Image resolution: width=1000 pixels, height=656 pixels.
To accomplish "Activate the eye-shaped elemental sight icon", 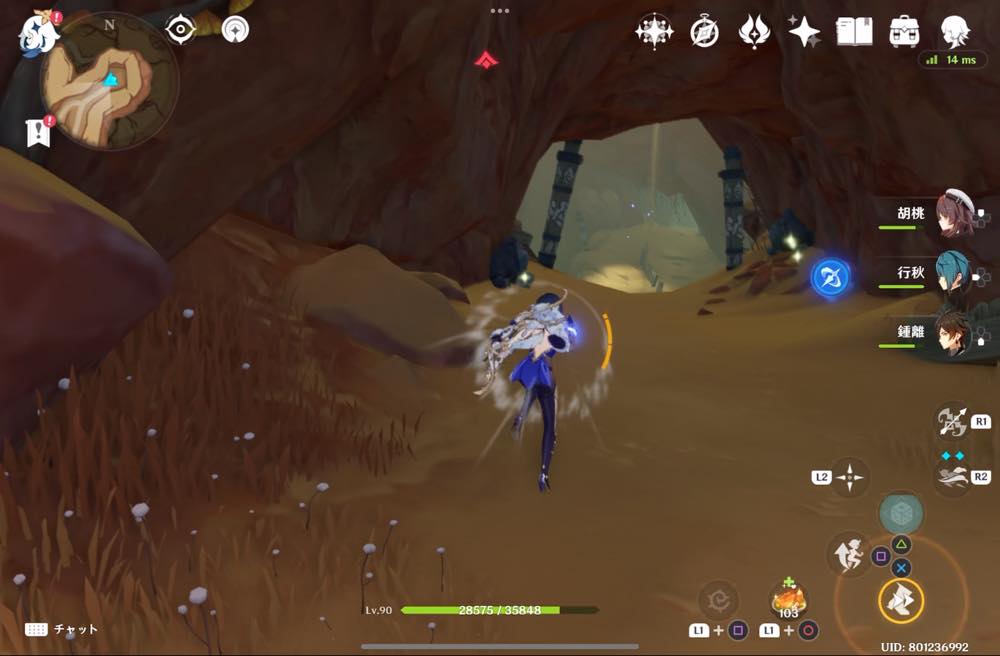I will tap(180, 29).
